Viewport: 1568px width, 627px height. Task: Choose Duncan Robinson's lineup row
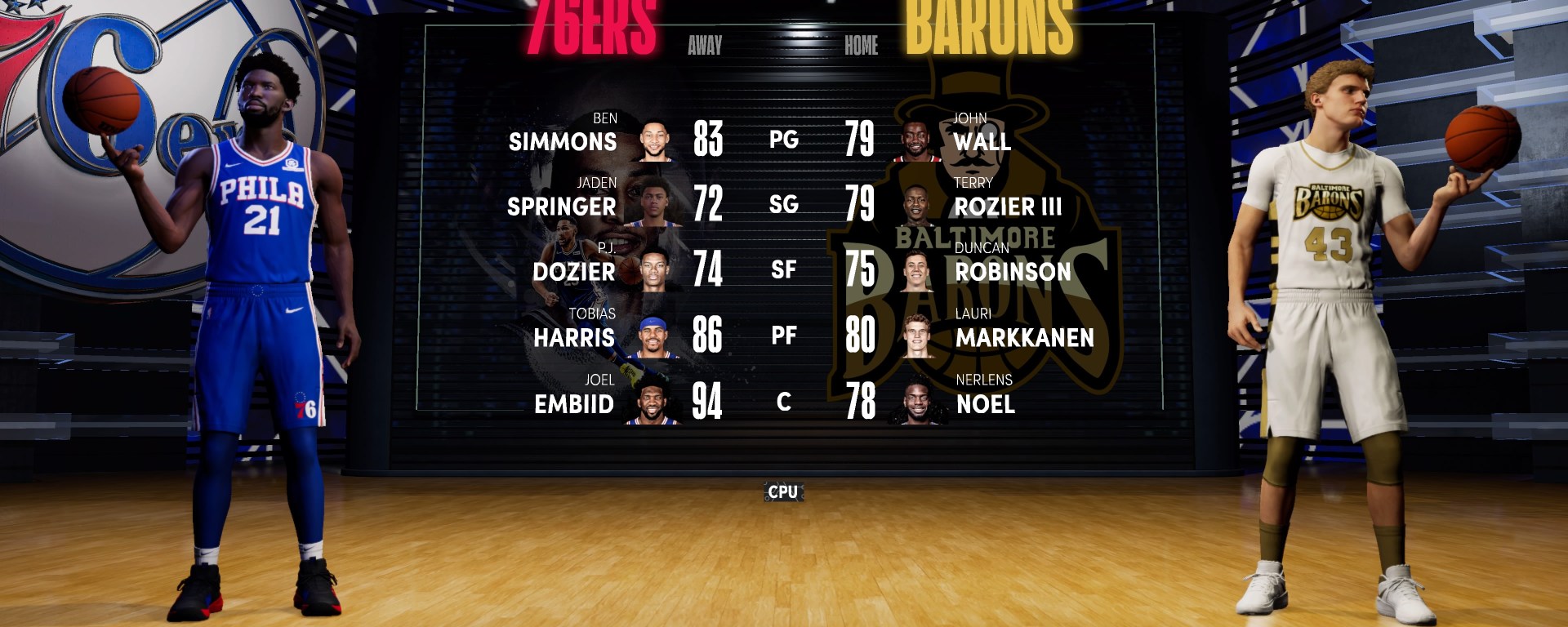pos(1013,271)
